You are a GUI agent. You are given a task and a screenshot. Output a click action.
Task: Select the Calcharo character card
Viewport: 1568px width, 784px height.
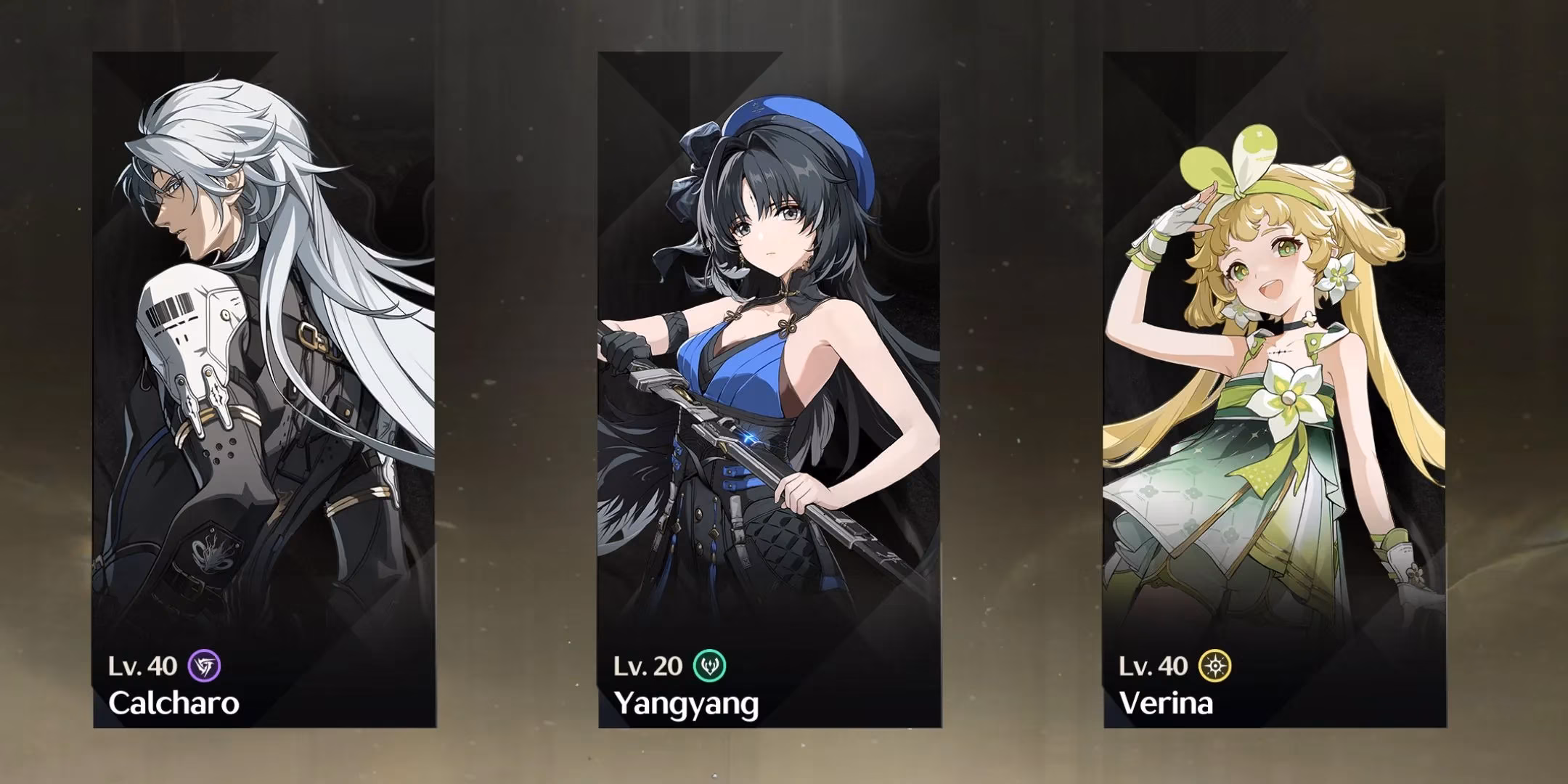(x=264, y=390)
